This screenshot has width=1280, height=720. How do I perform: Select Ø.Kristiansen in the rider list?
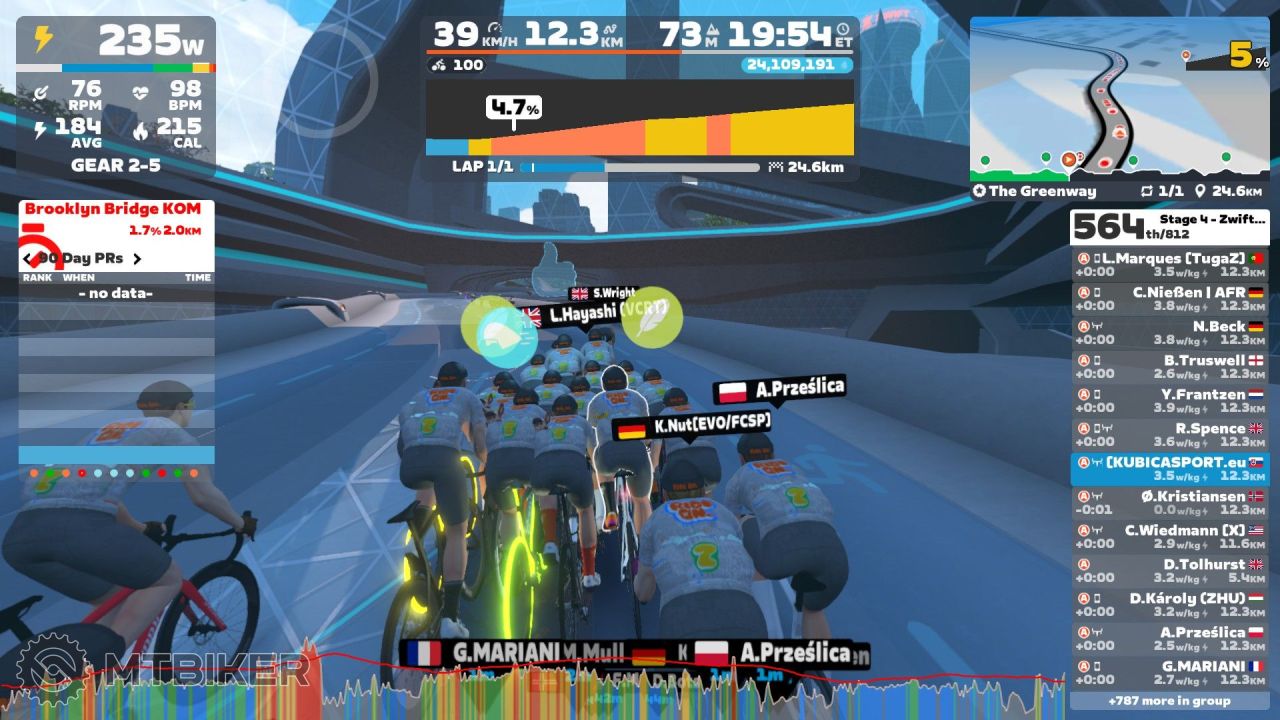tap(1169, 503)
